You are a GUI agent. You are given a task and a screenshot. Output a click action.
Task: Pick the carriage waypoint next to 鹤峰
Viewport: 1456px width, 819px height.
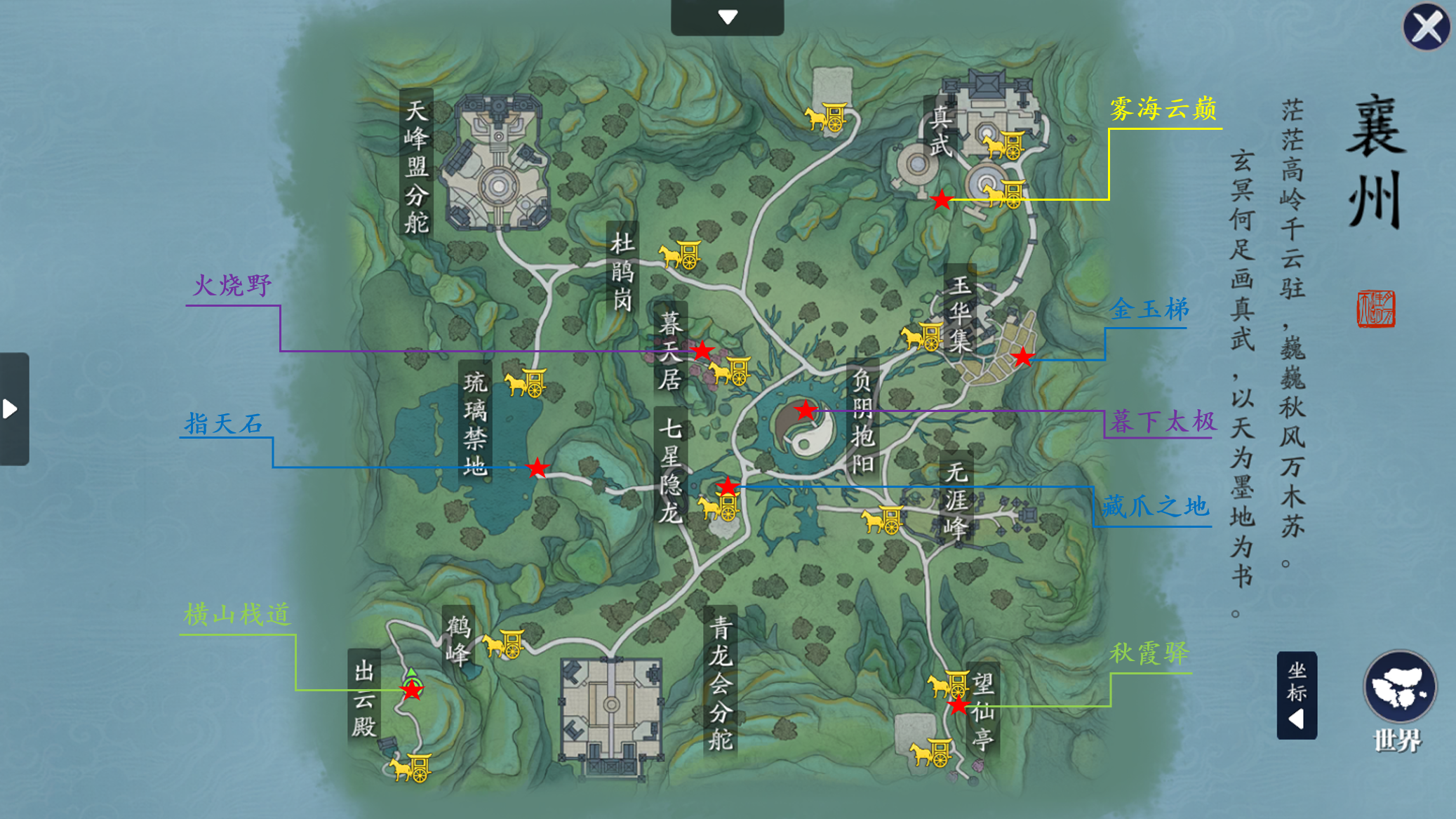(x=503, y=644)
